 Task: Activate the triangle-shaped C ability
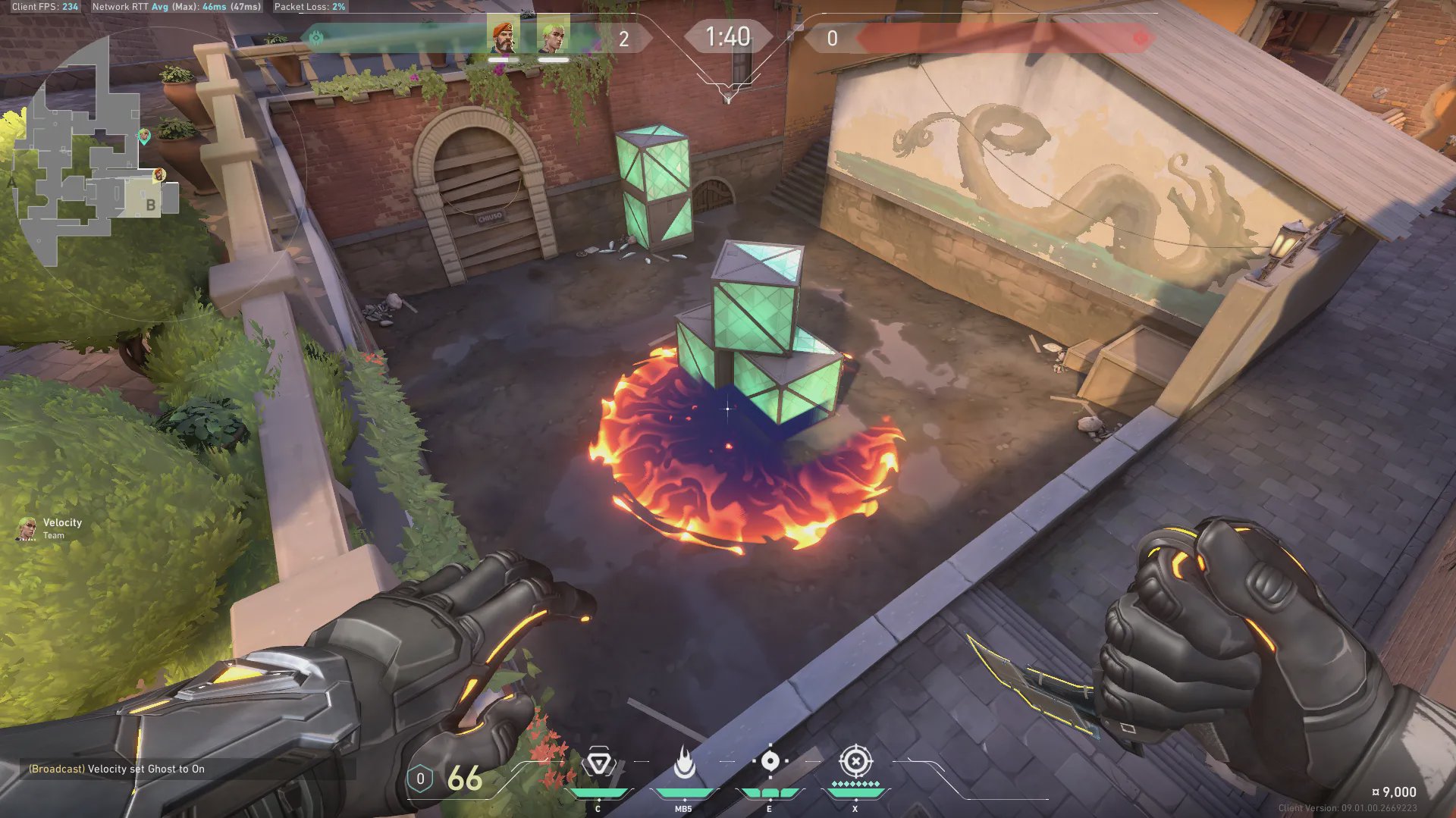[x=599, y=763]
